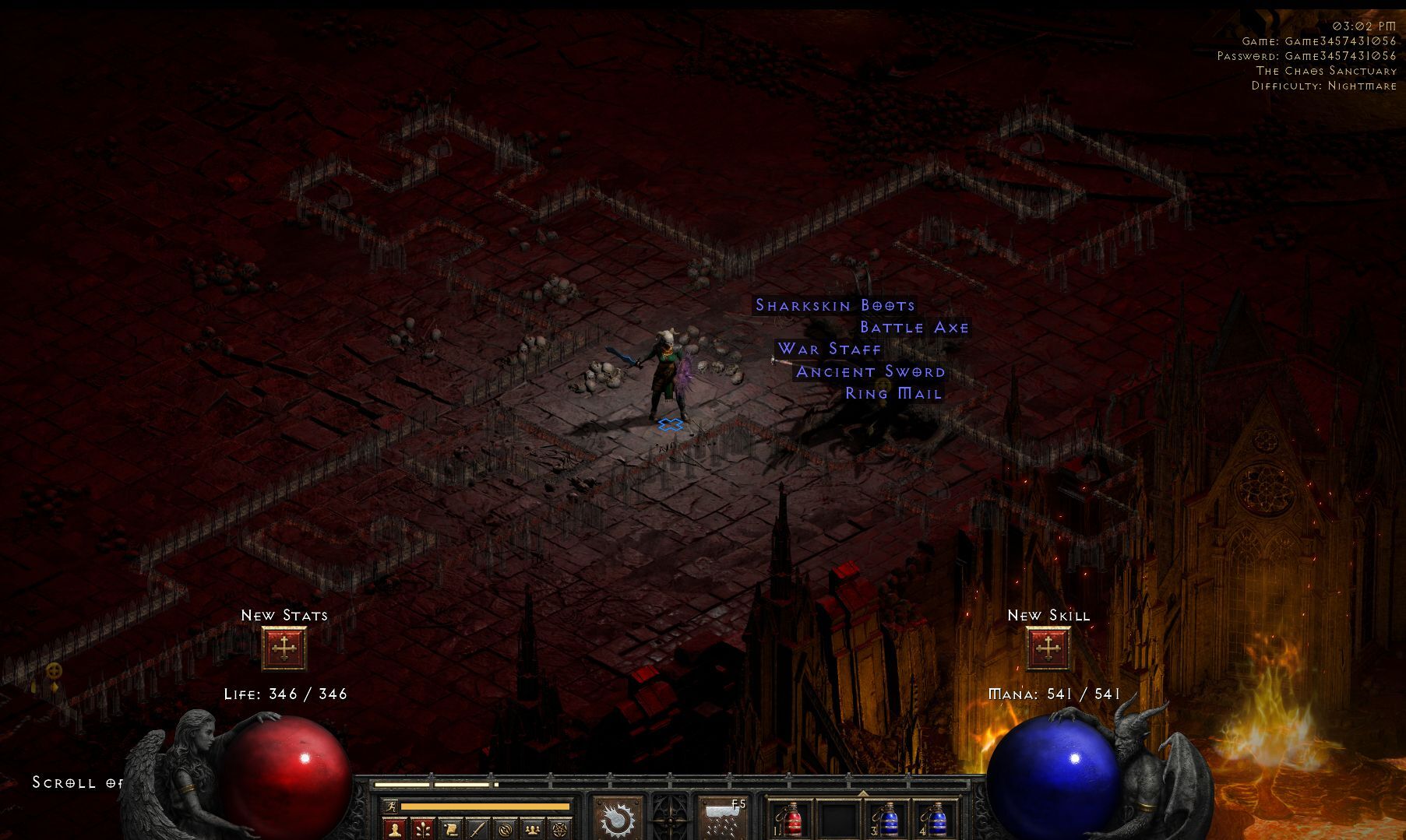This screenshot has height=840, width=1406.
Task: Pick up the Sharkskin Boots label
Action: pos(835,305)
